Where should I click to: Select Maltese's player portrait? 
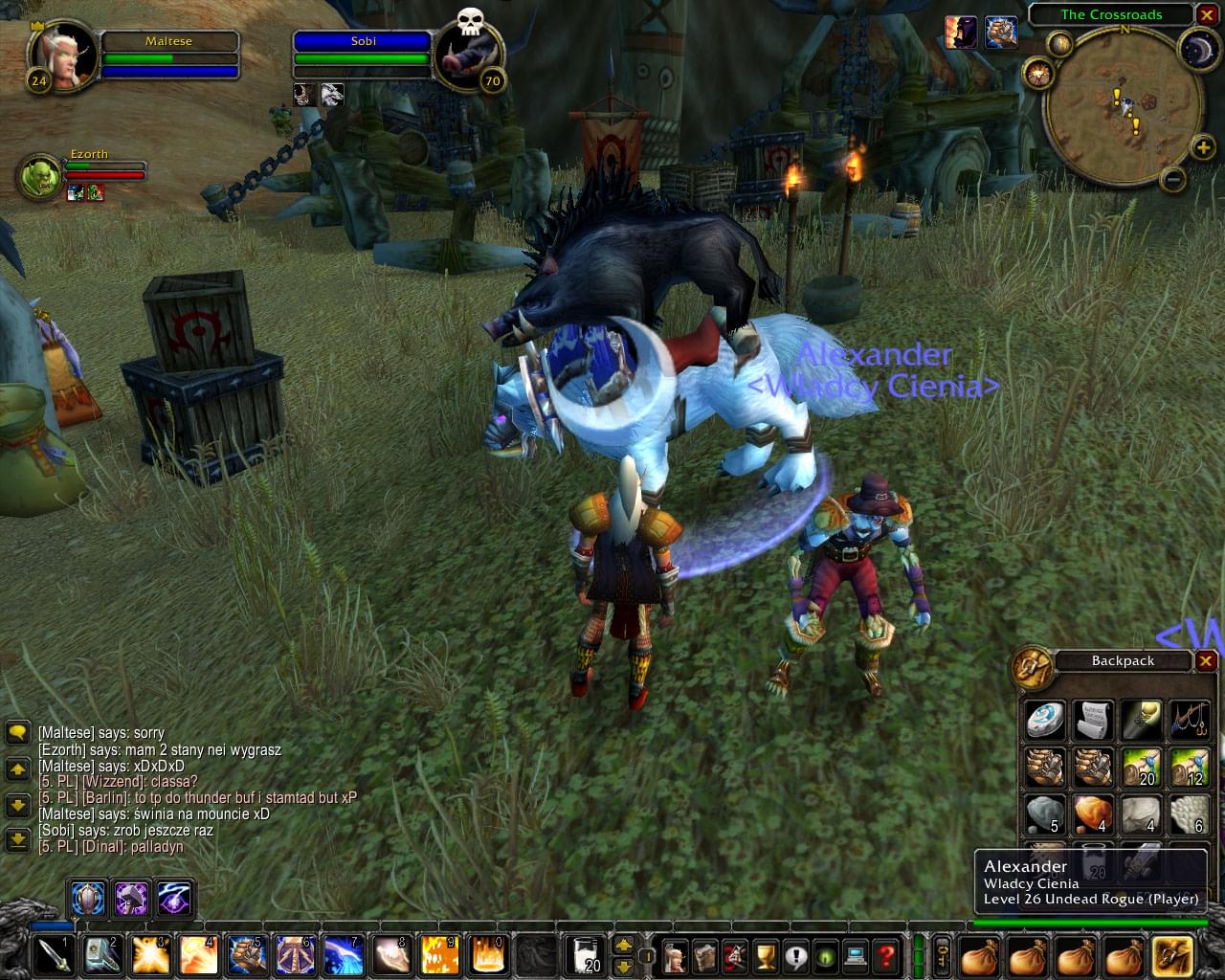pos(63,54)
